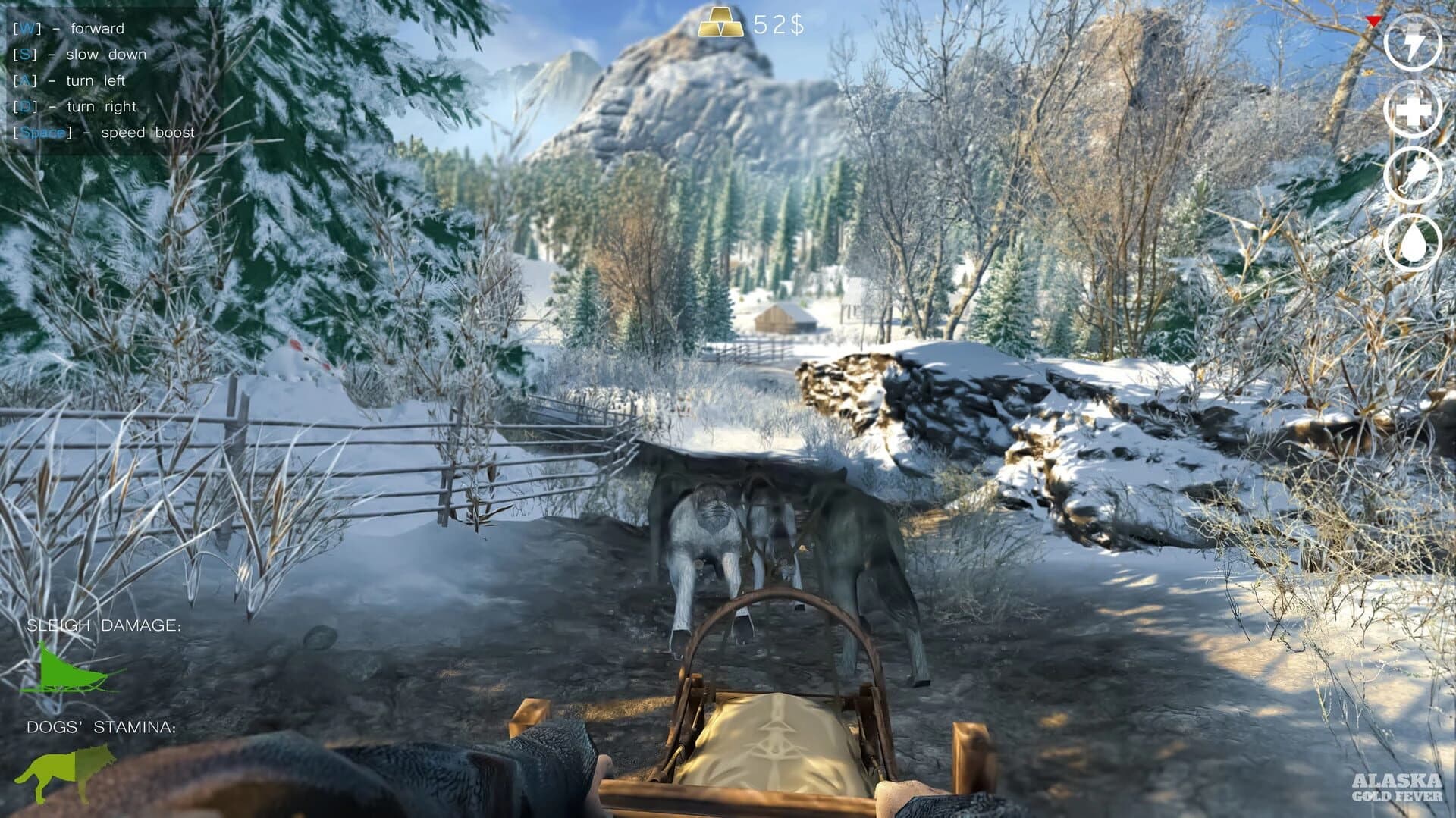The width and height of the screenshot is (1456, 818).
Task: Open the [D] turn right binding entry
Action: (x=76, y=107)
